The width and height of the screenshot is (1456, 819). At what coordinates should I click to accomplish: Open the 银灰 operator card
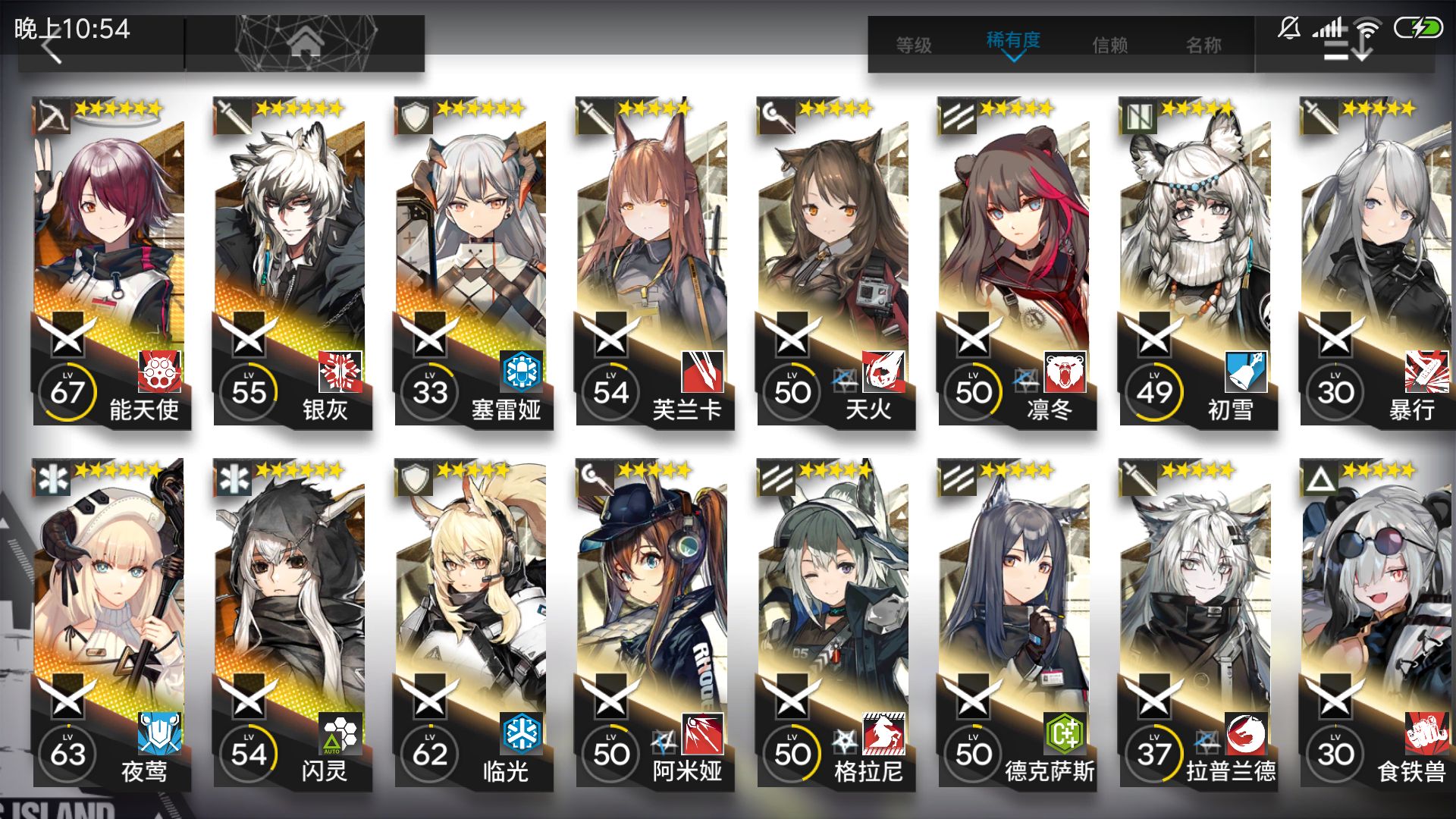click(291, 262)
